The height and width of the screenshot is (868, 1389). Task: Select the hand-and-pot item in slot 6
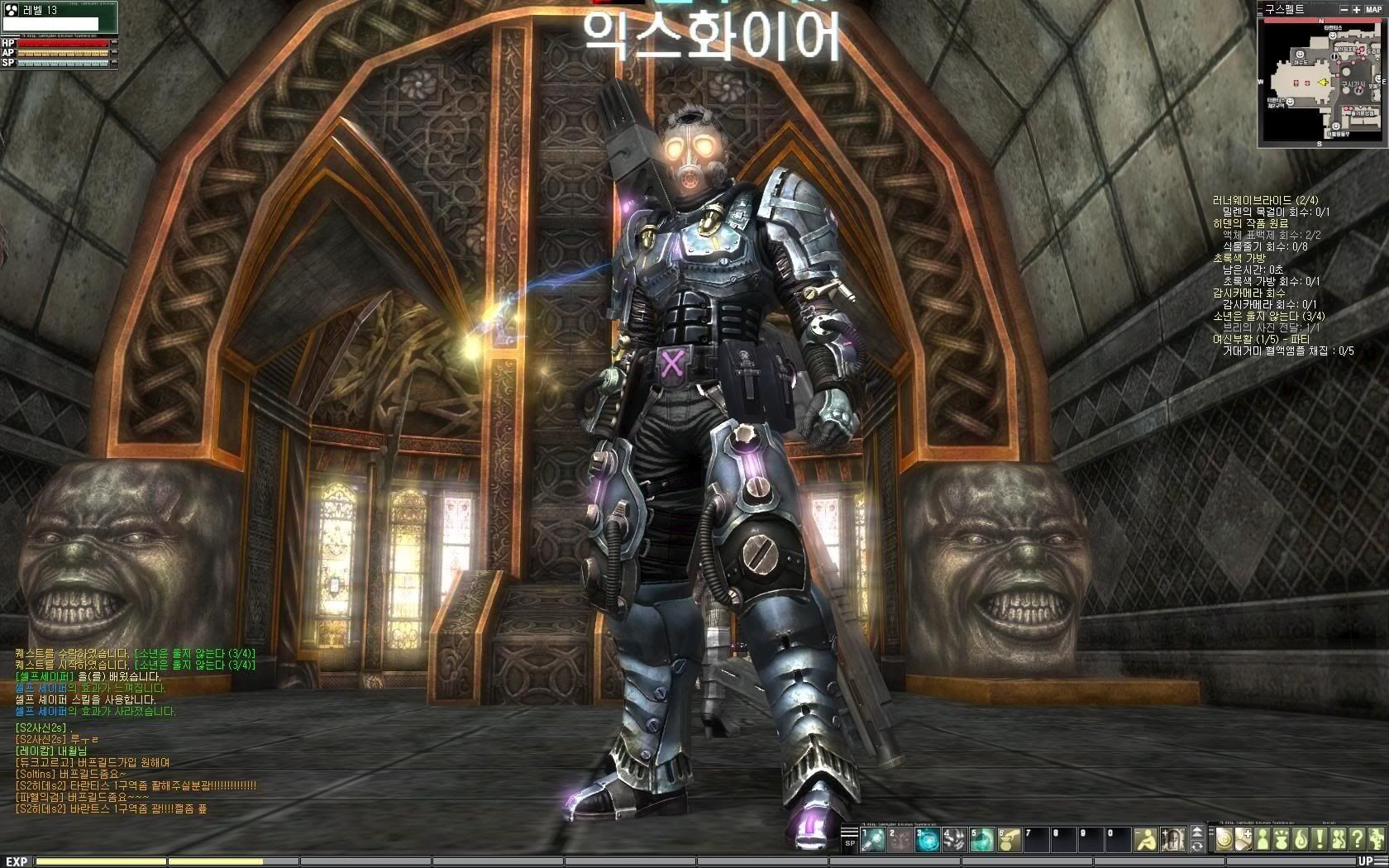pos(1010,840)
